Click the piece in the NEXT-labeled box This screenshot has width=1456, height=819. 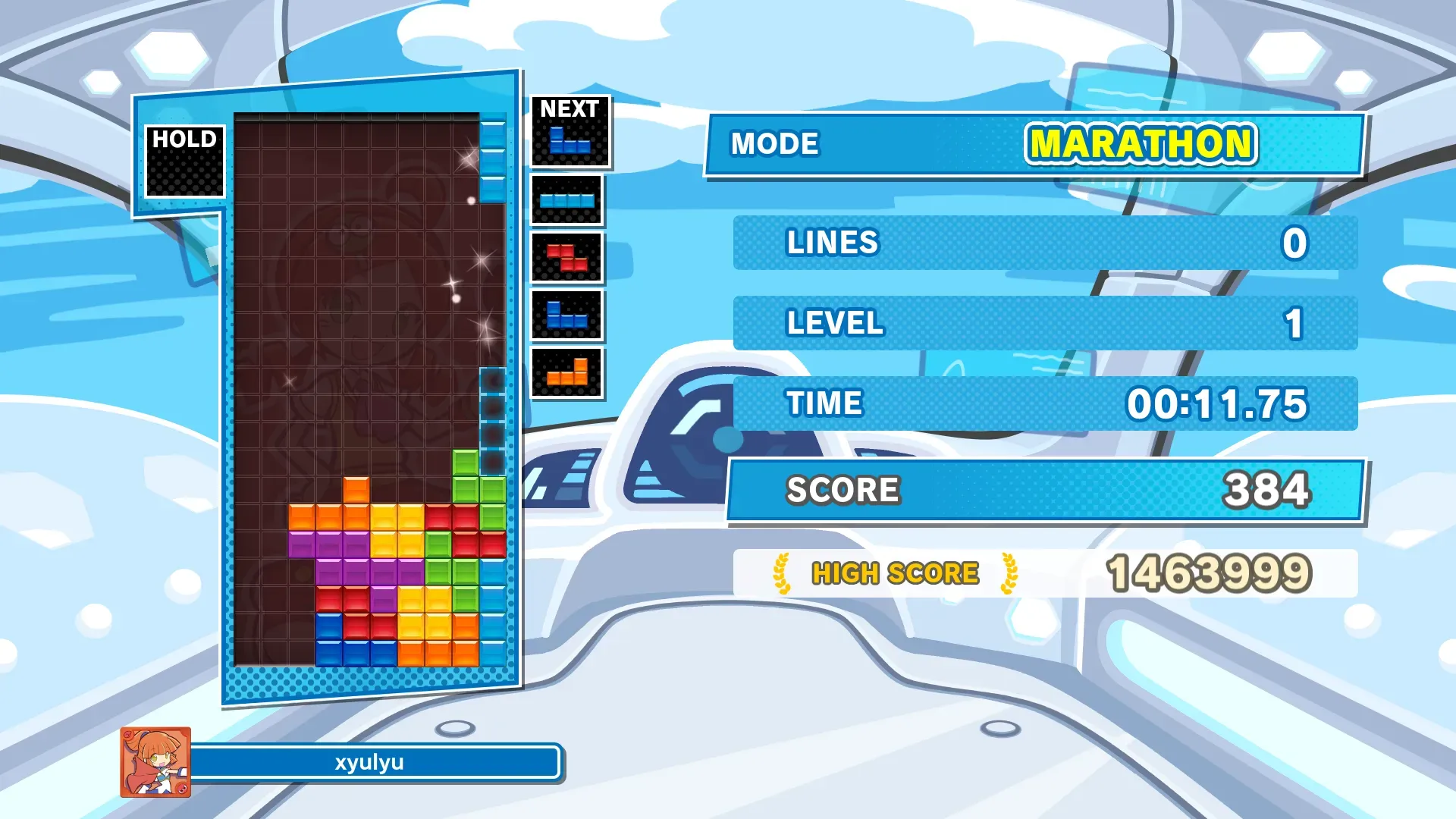(570, 141)
